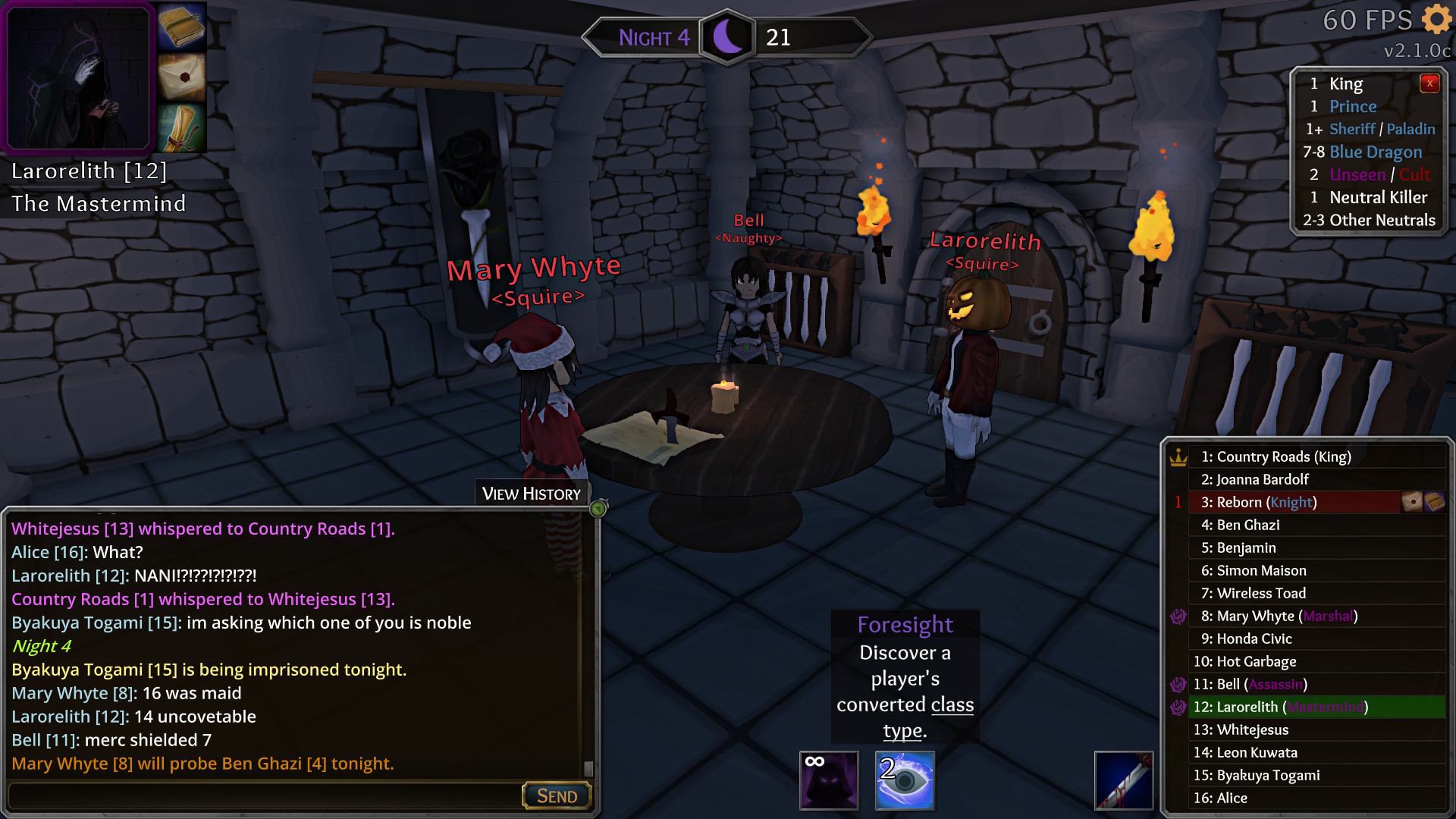The image size is (1456, 819).
Task: Select Mary Whyte (Marshal) row
Action: tap(1279, 616)
